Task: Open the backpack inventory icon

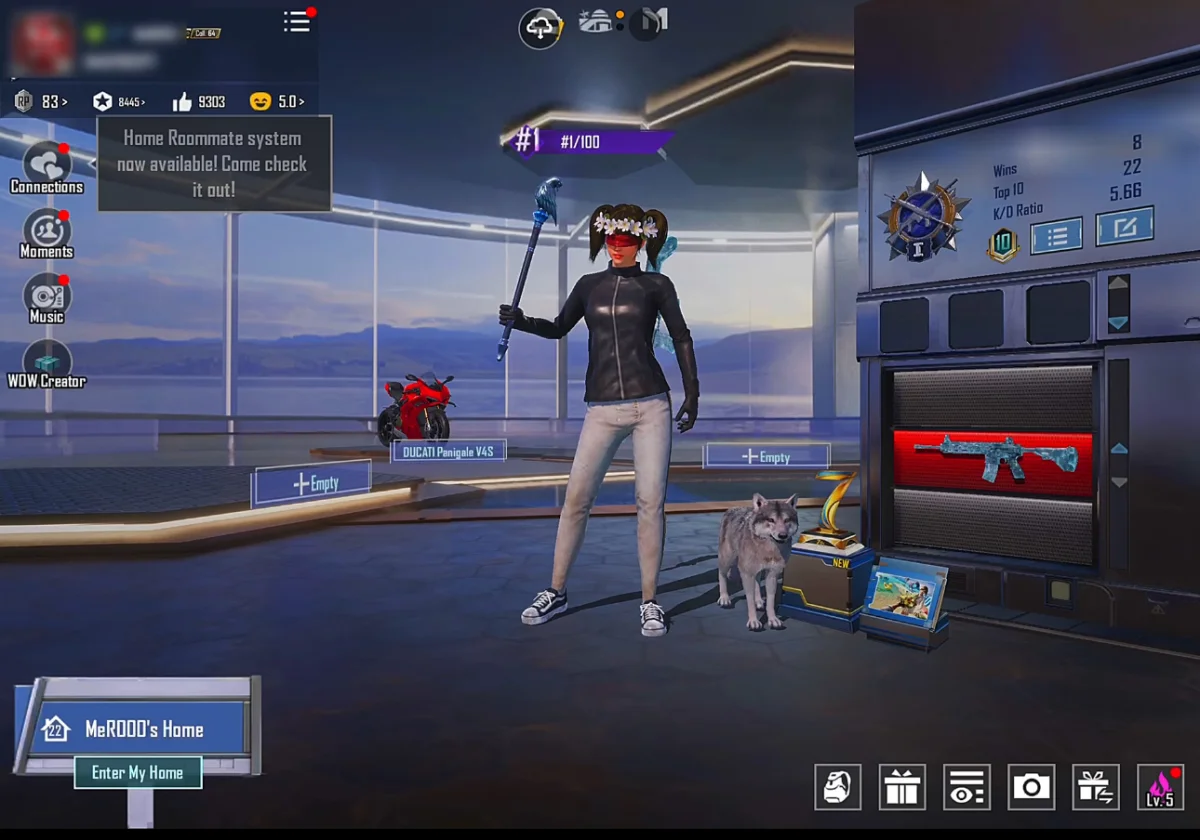Action: [x=837, y=787]
